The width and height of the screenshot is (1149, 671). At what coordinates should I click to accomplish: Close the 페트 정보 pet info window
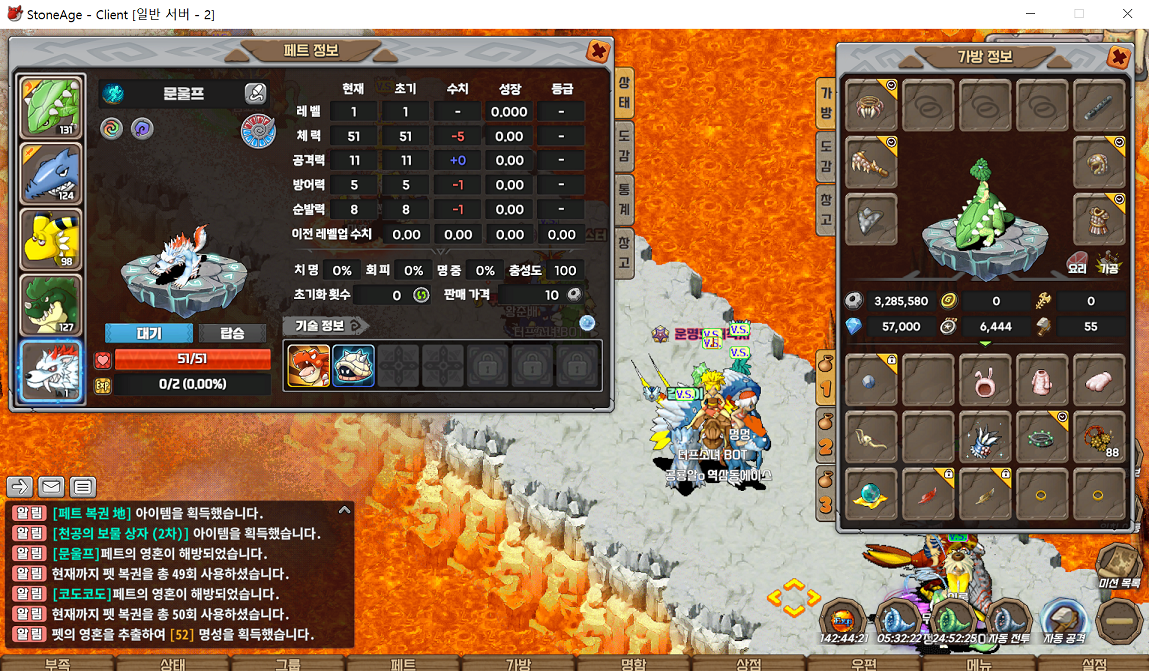pyautogui.click(x=597, y=51)
